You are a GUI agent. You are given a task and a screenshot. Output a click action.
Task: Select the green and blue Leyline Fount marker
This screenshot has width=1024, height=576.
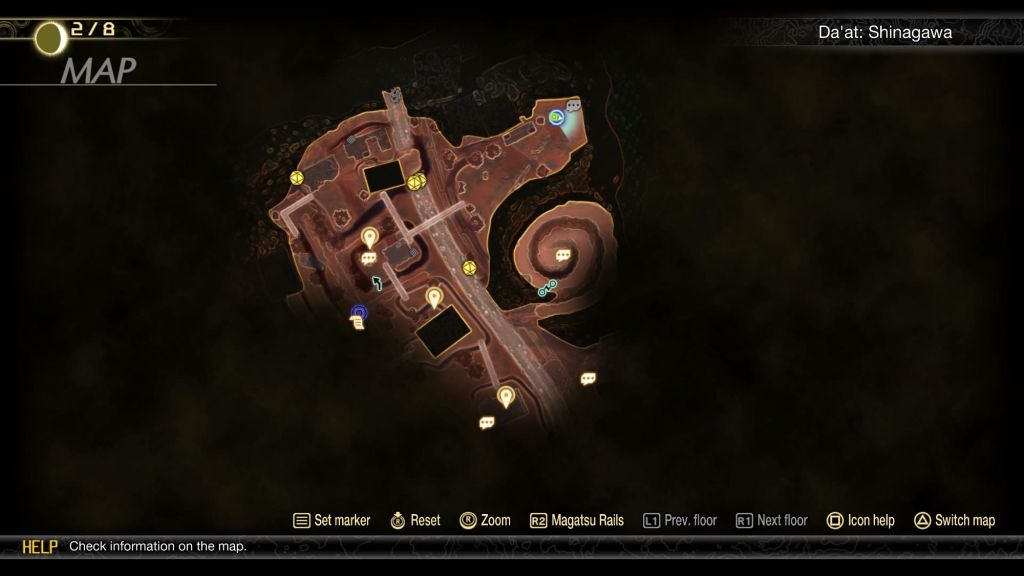(x=557, y=118)
